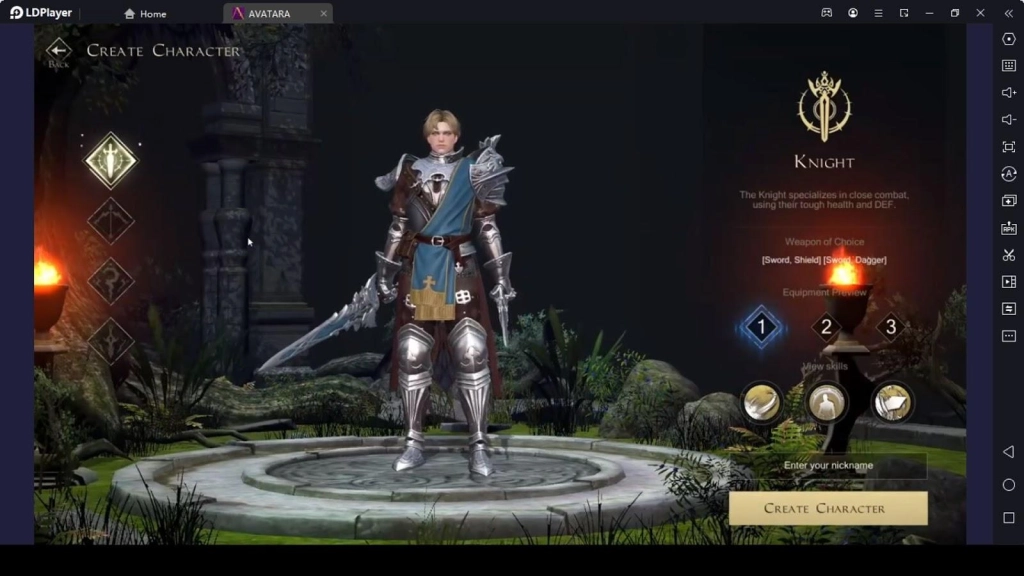Select the bottom dagger class icon
The image size is (1024, 576).
pos(110,341)
